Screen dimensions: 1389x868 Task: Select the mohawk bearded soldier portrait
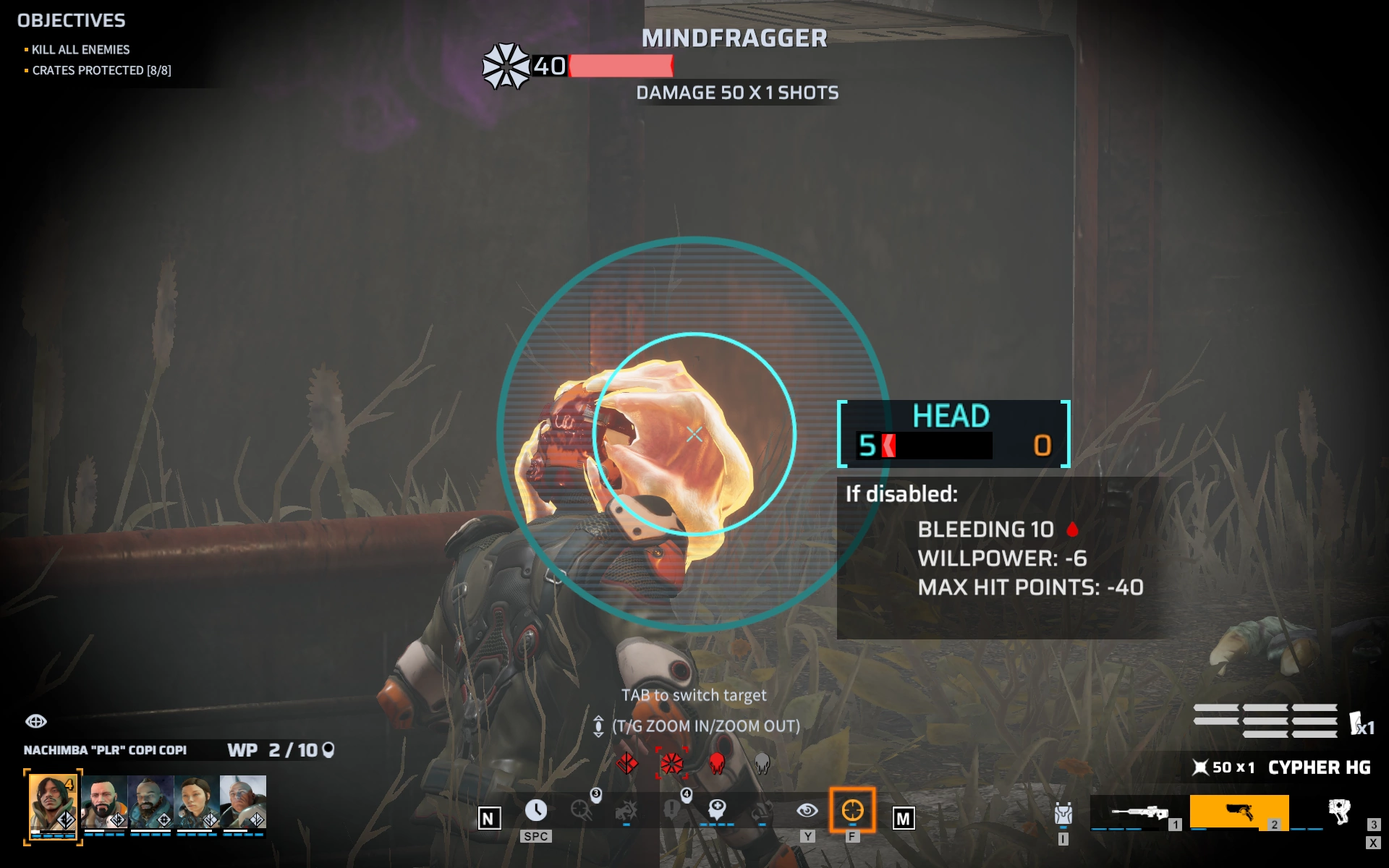click(x=150, y=801)
